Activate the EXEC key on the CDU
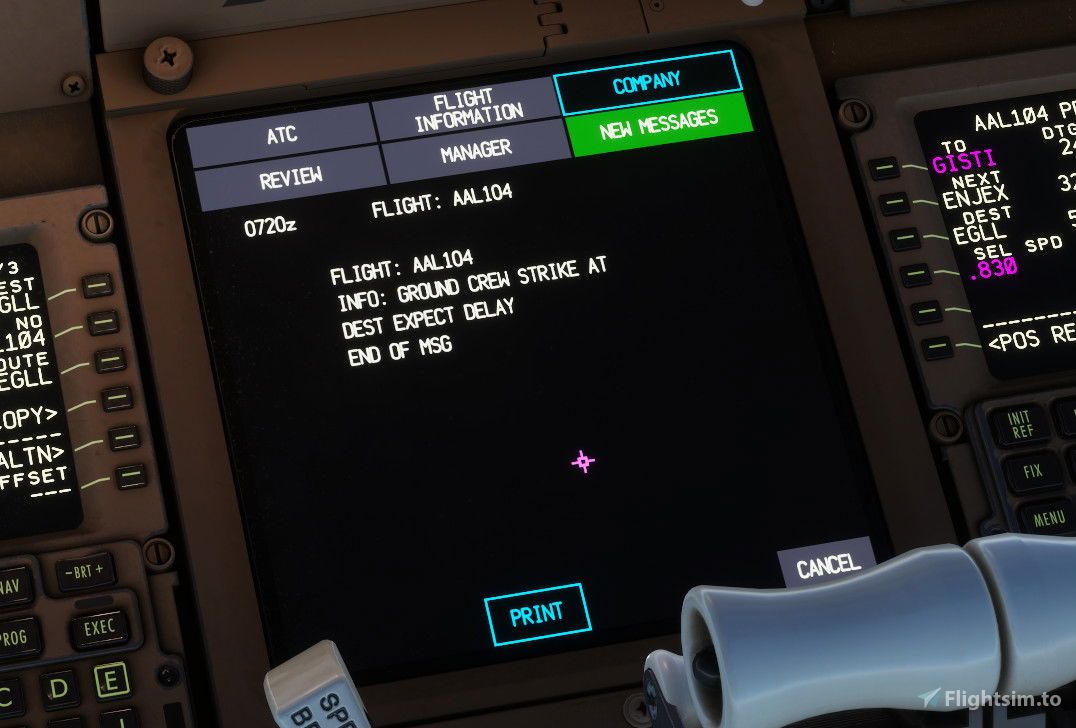 98,628
